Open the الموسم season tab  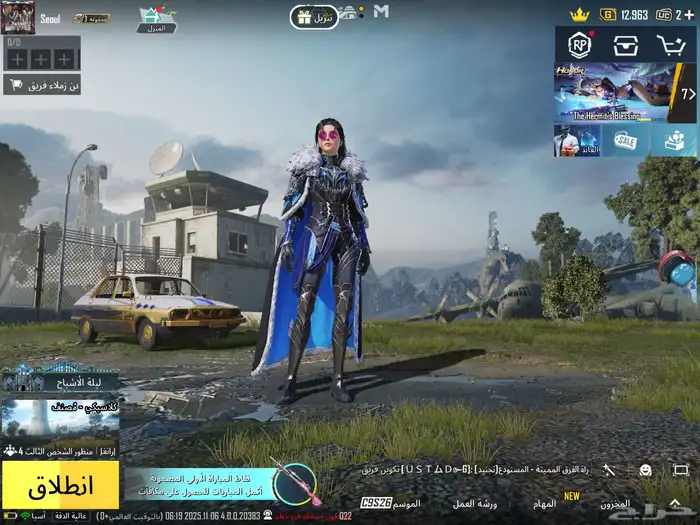click(406, 503)
